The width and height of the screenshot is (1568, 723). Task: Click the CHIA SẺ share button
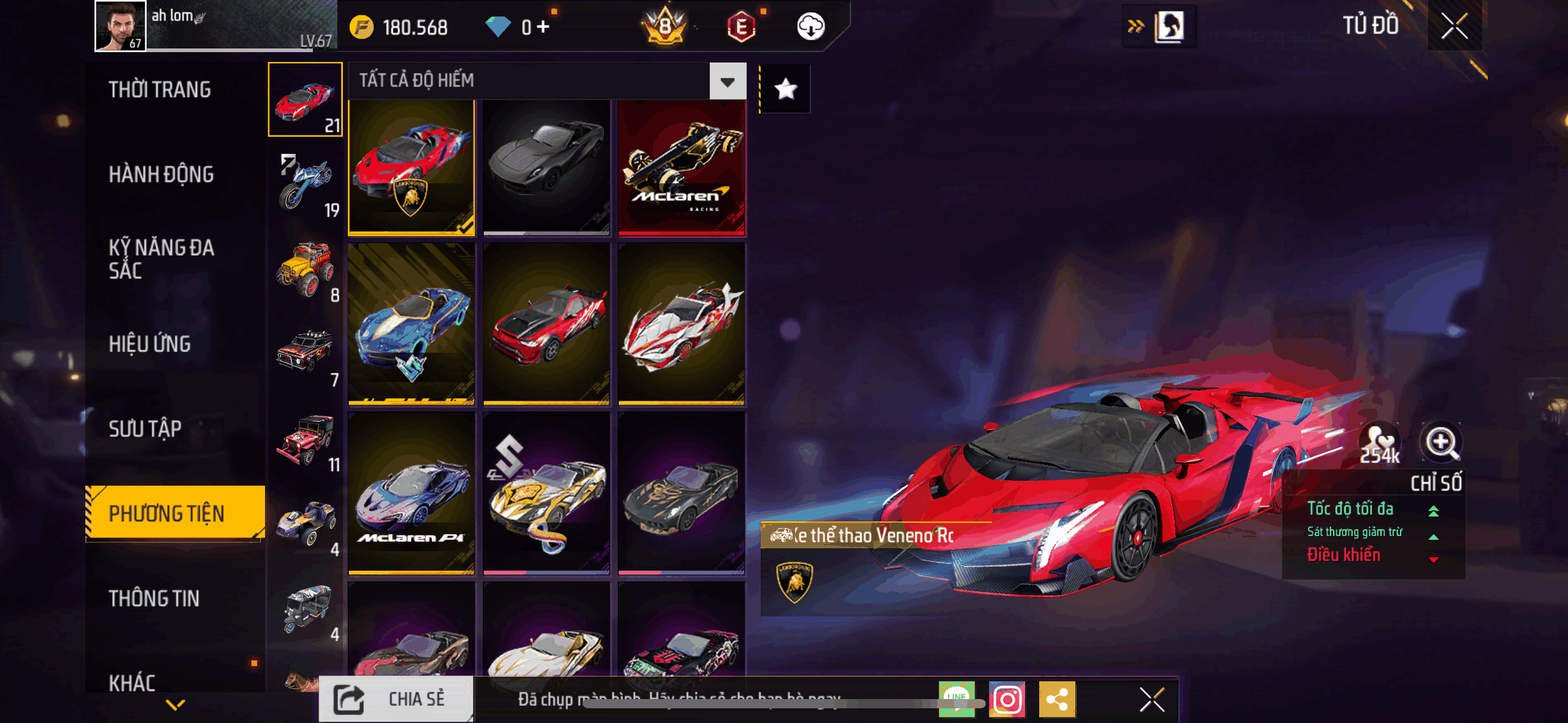tap(396, 699)
